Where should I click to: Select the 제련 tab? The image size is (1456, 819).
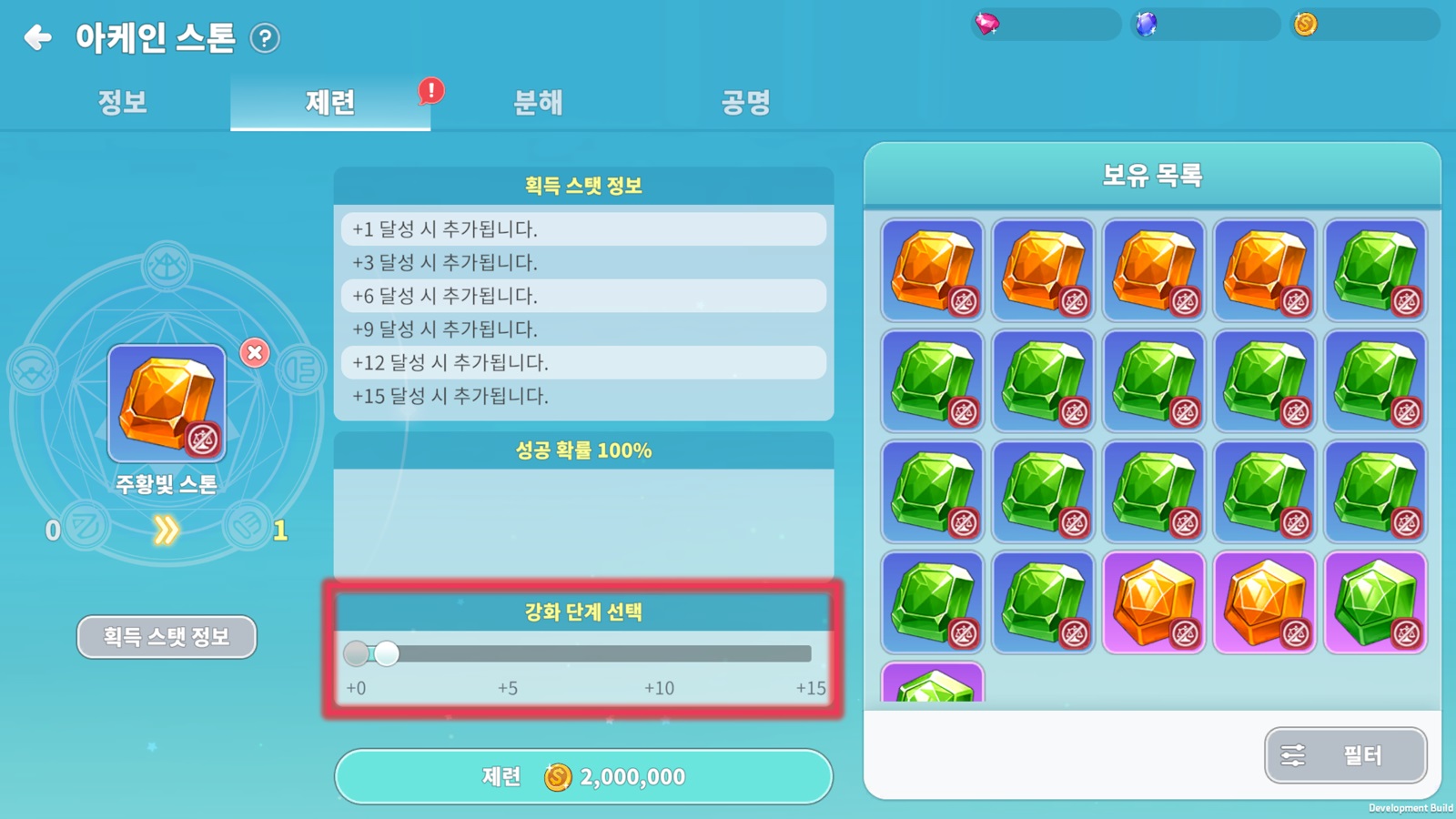tap(329, 102)
